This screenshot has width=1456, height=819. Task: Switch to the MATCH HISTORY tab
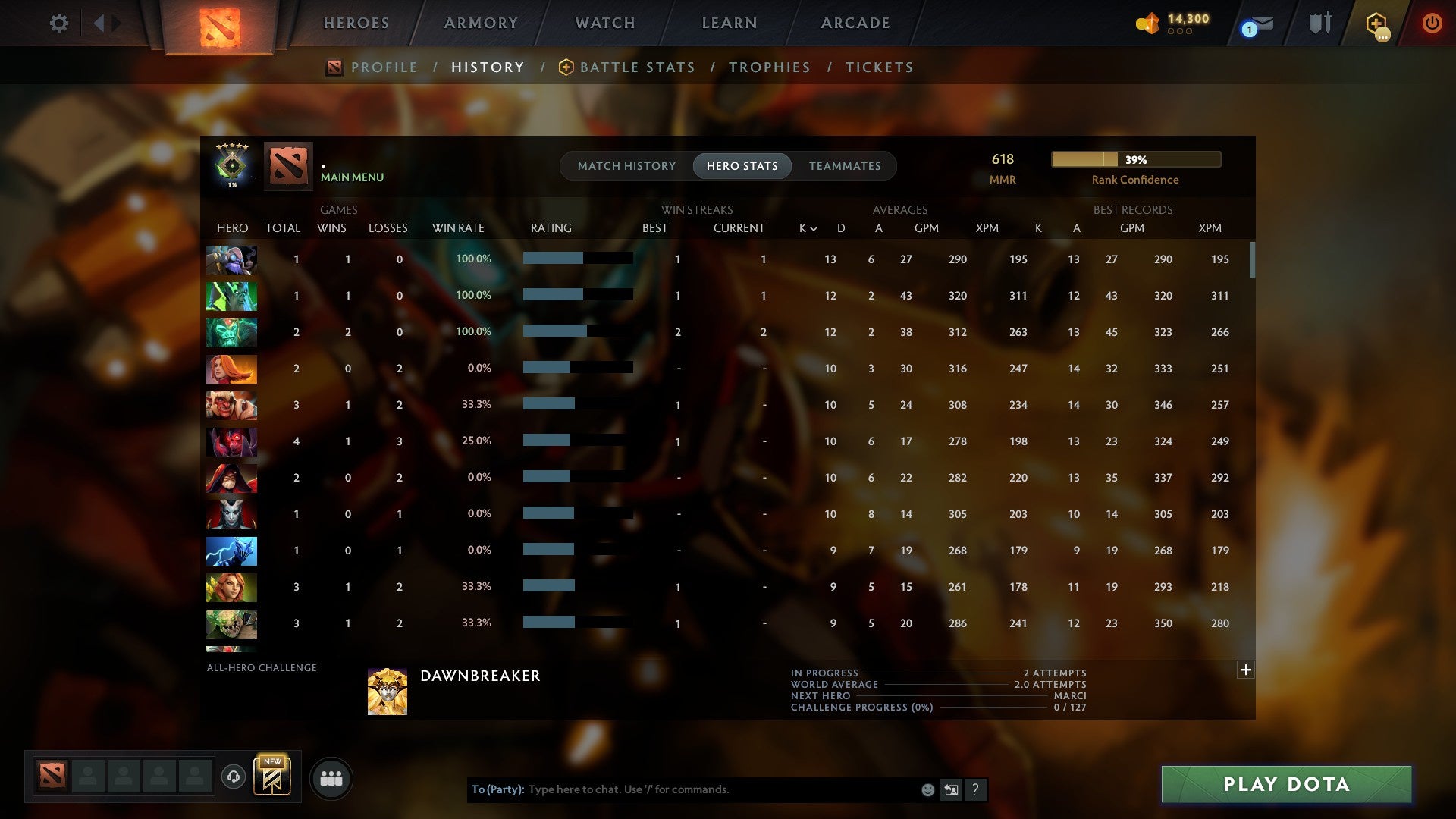point(626,166)
